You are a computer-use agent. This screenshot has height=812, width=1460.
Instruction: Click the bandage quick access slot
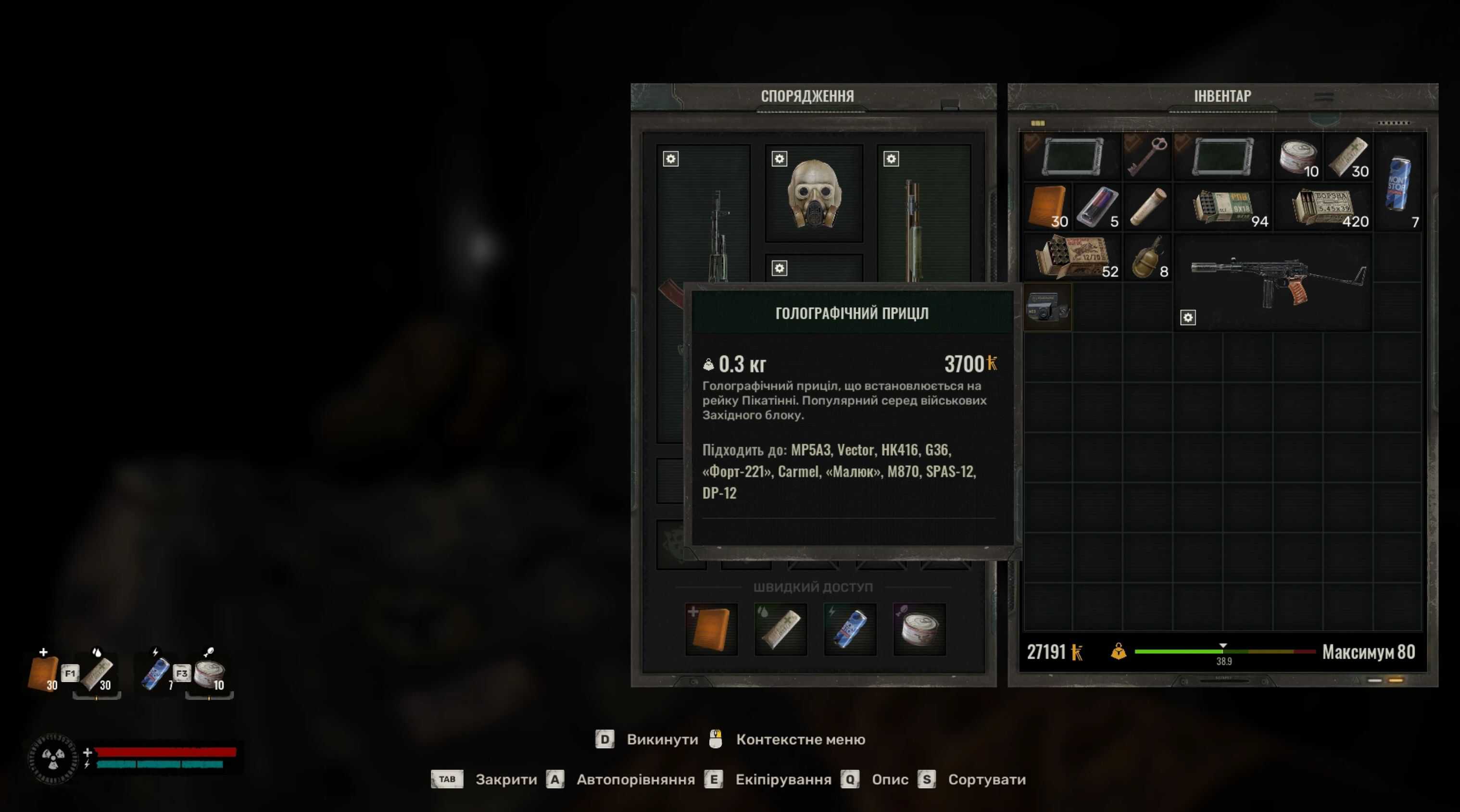[x=780, y=629]
